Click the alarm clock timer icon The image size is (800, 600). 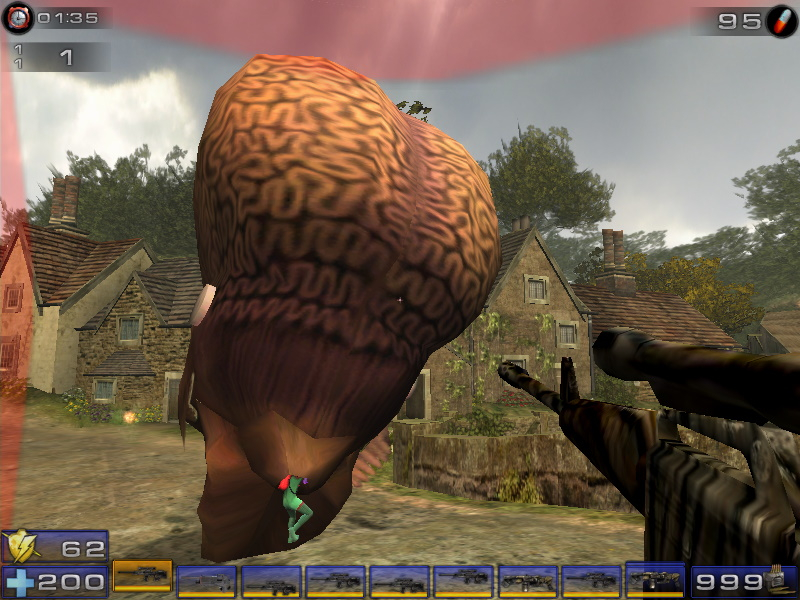coord(17,17)
